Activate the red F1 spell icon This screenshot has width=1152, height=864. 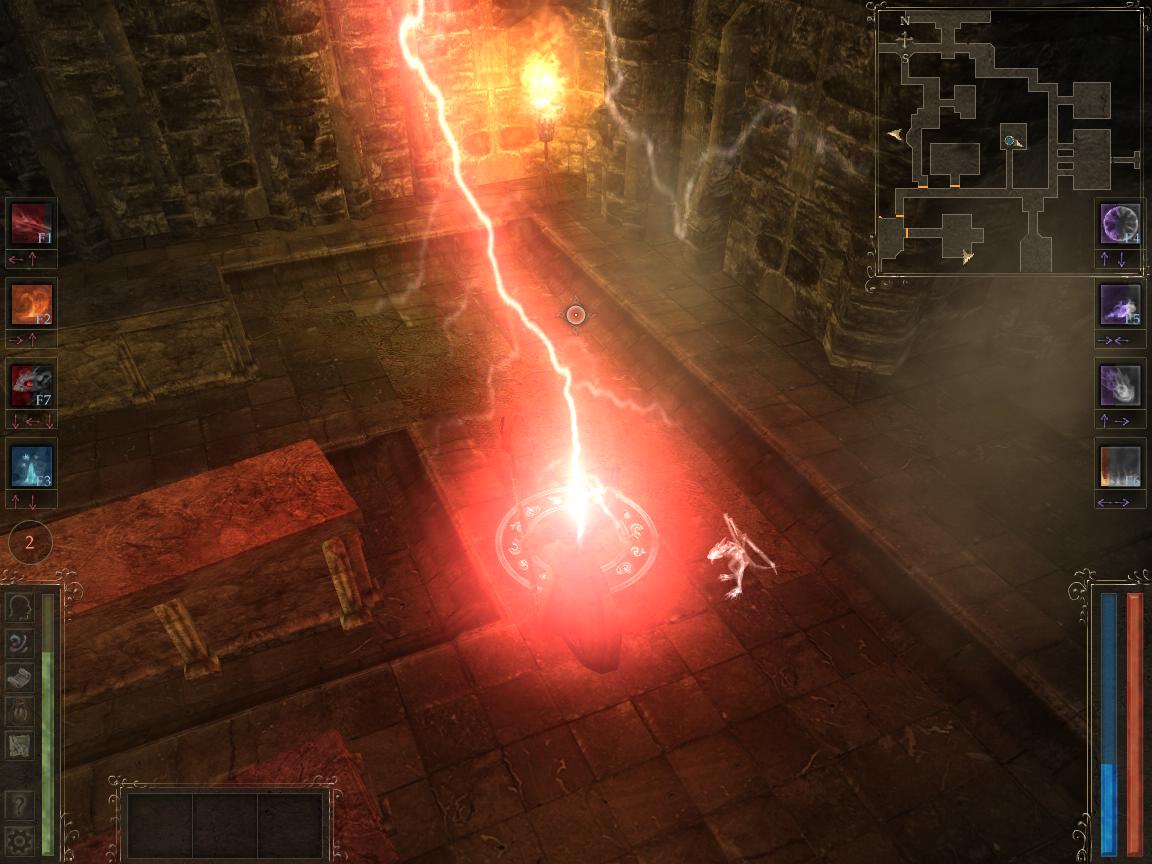31,223
